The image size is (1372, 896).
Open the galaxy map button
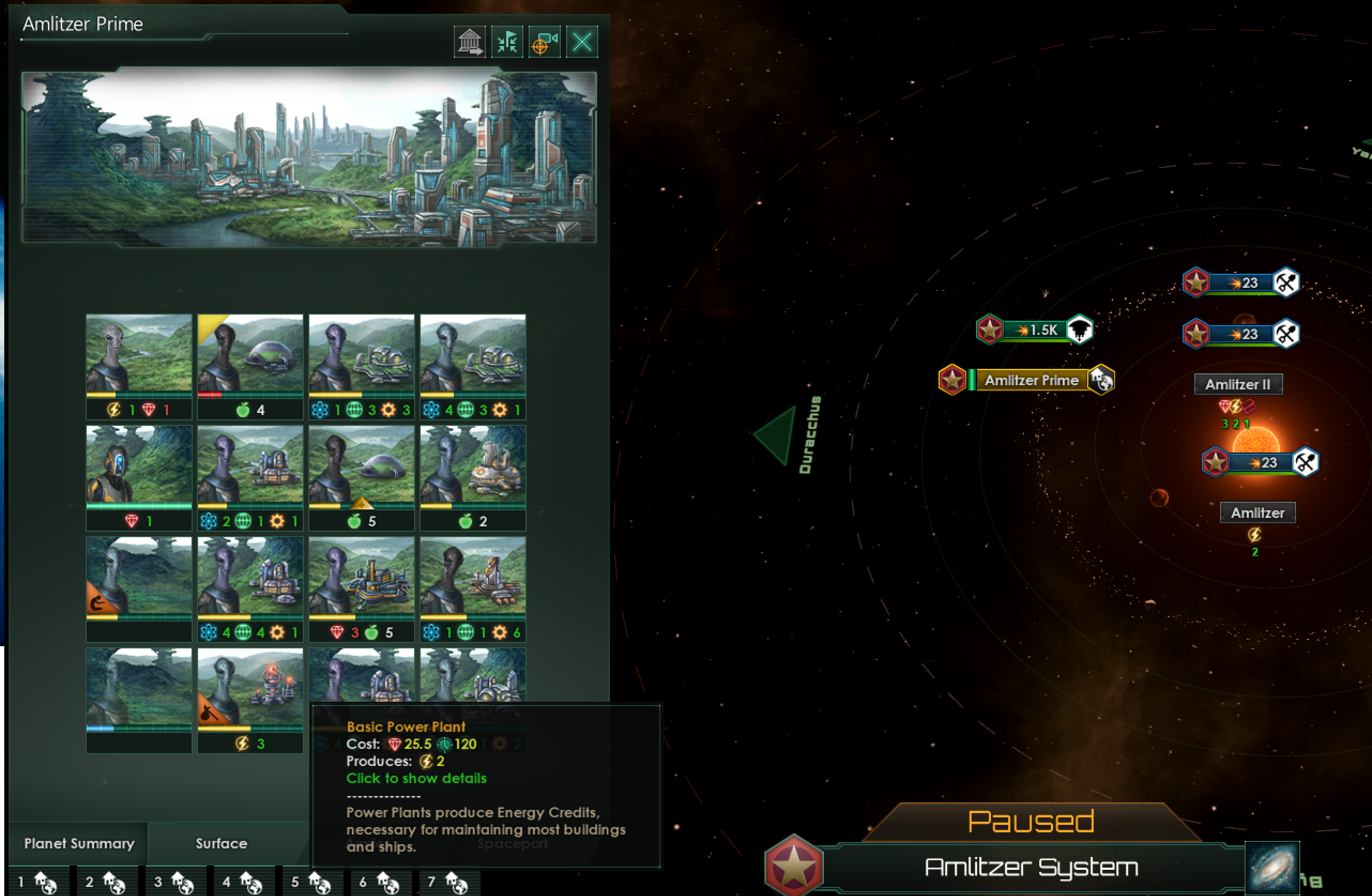(x=1272, y=867)
